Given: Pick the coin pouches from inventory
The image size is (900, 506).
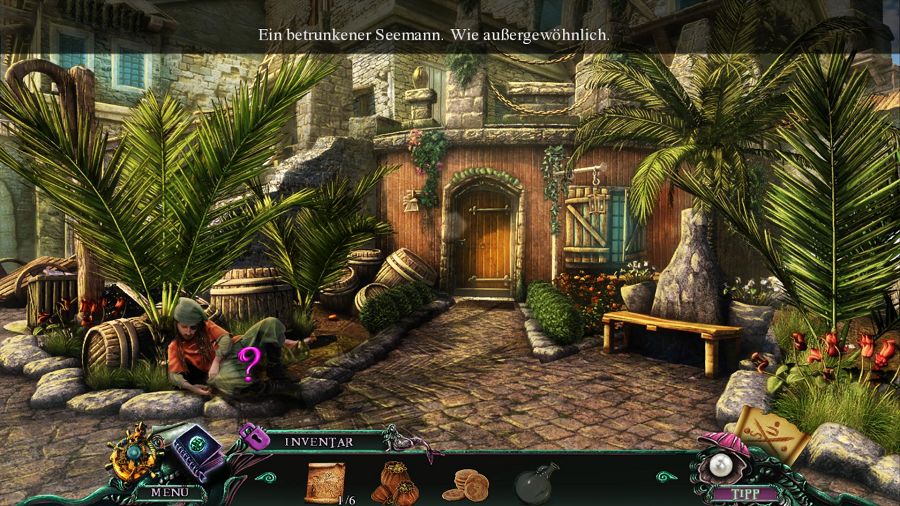Looking at the screenshot, I should coord(394,482).
